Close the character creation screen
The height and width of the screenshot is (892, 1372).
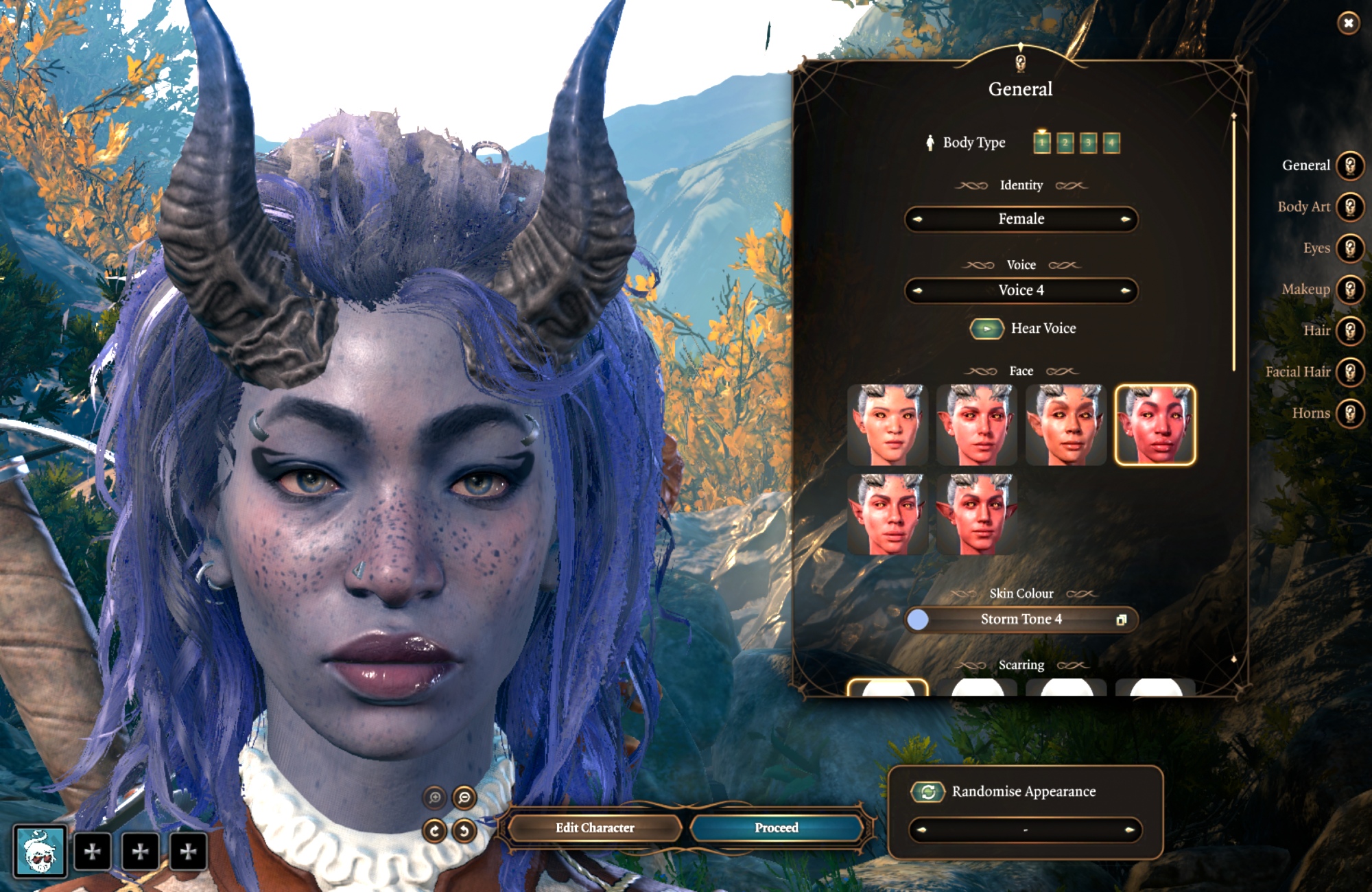(1348, 23)
